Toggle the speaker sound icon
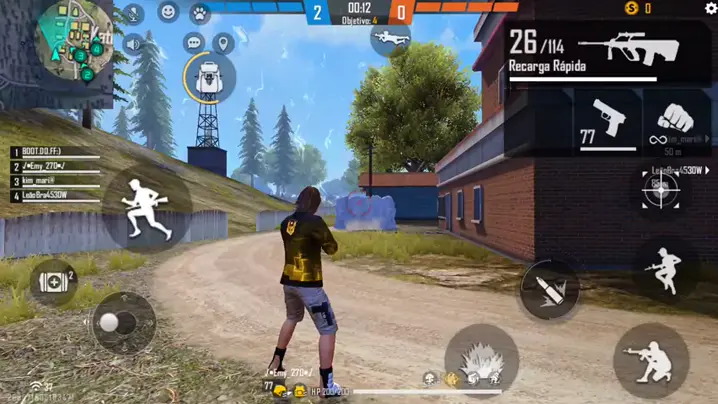 click(x=133, y=44)
